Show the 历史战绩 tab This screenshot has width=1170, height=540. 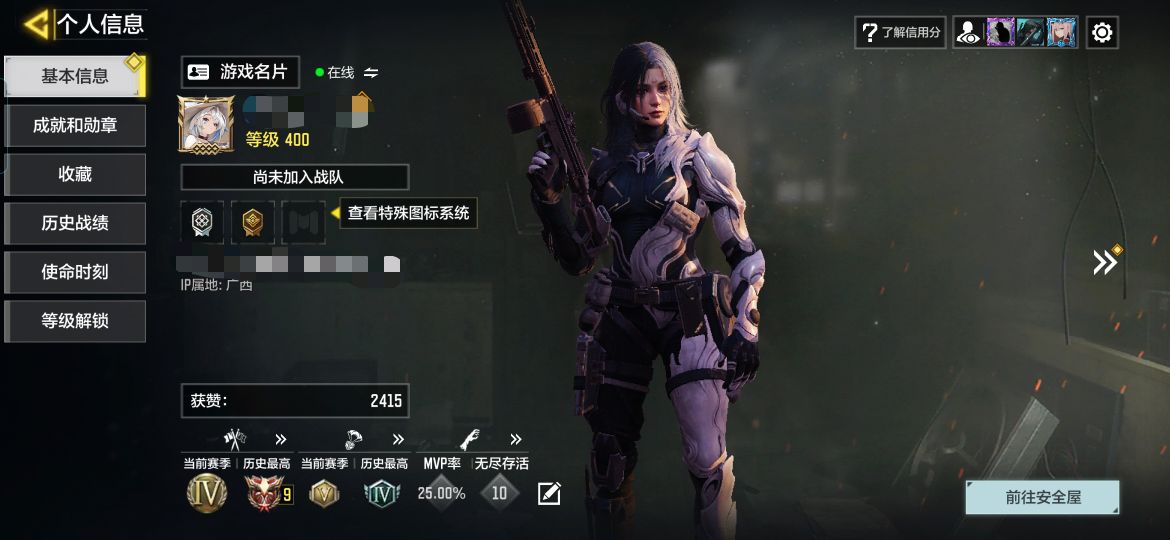tap(75, 223)
